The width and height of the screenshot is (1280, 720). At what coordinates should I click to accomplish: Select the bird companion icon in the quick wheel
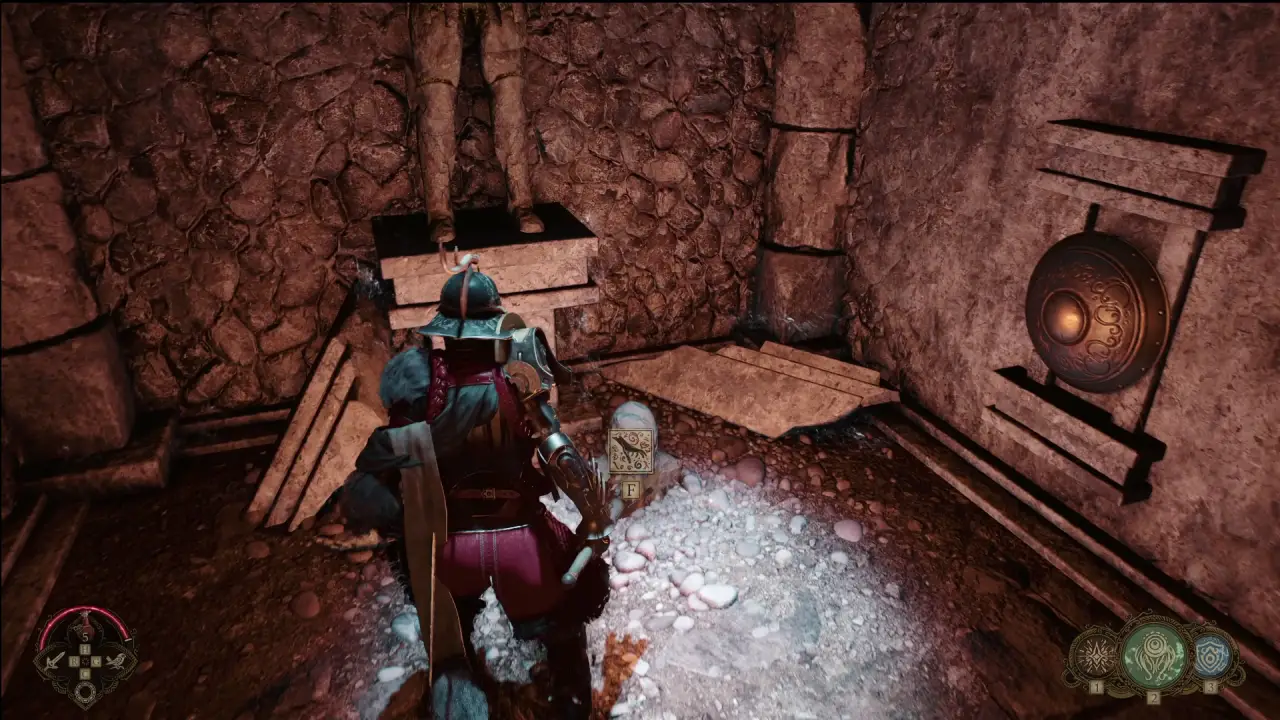coord(117,661)
